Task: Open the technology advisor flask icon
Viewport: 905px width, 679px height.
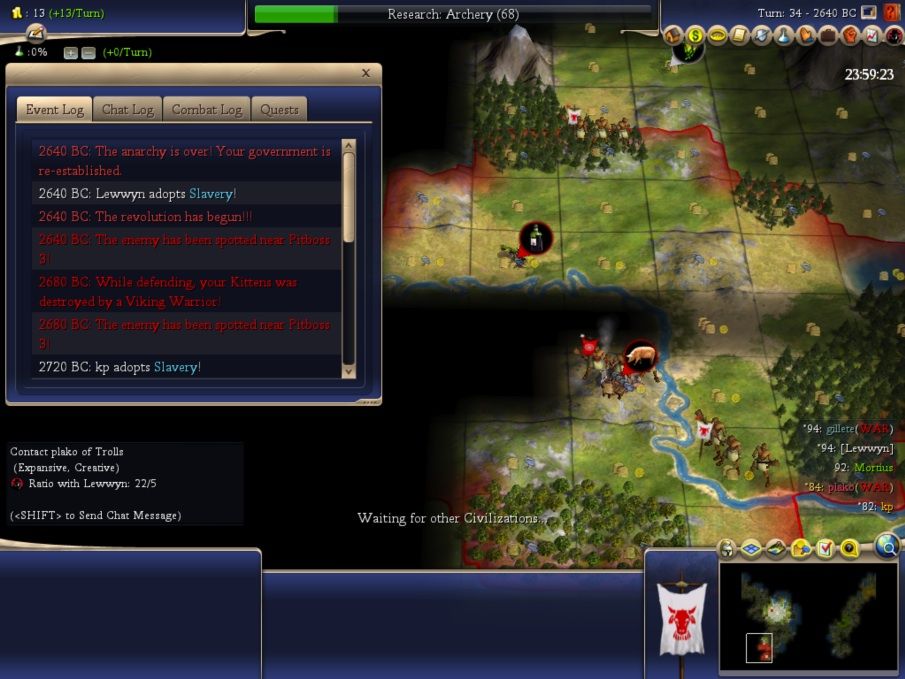Action: [x=784, y=35]
